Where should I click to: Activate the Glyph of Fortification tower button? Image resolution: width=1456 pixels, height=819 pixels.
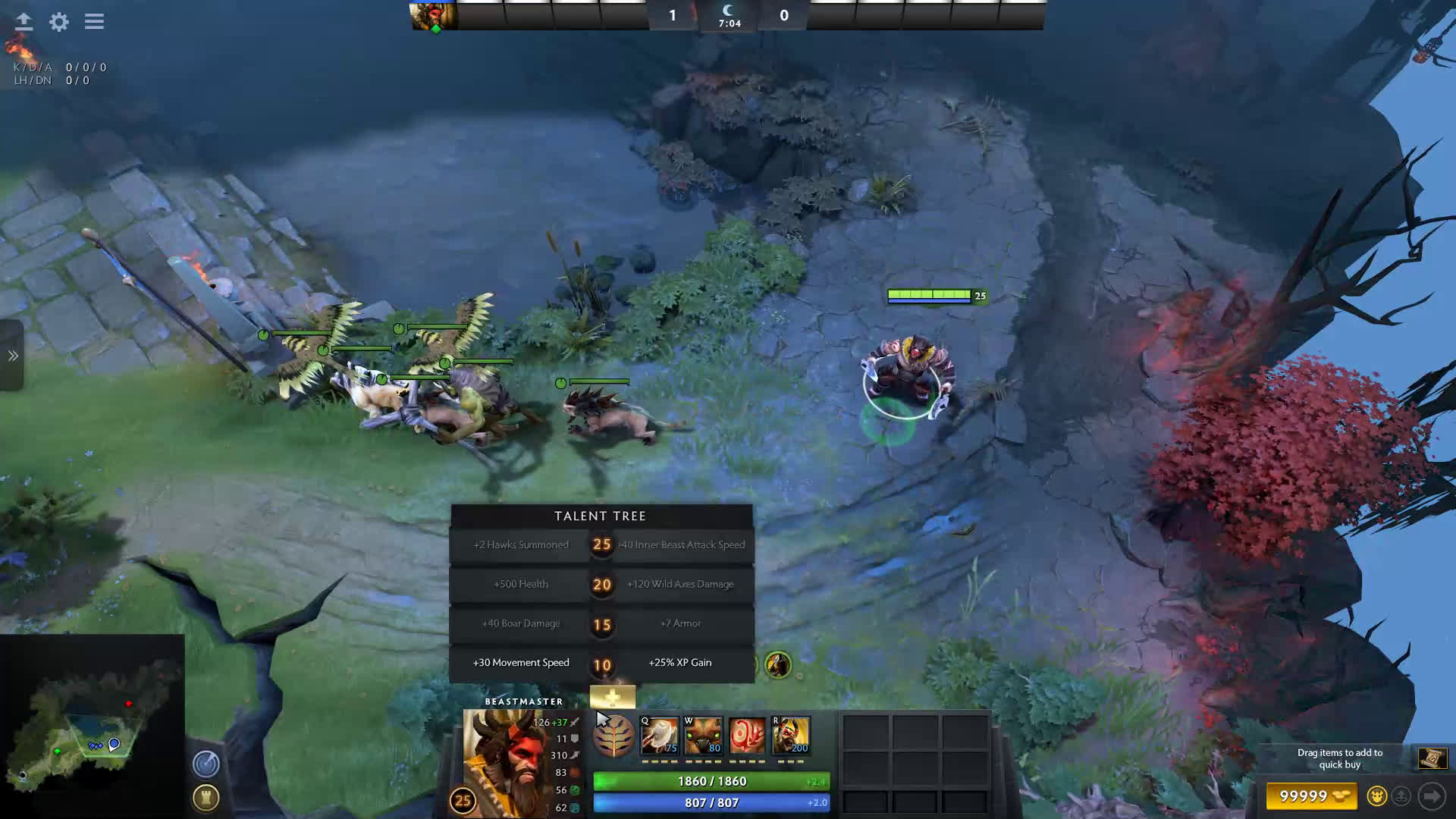(206, 798)
